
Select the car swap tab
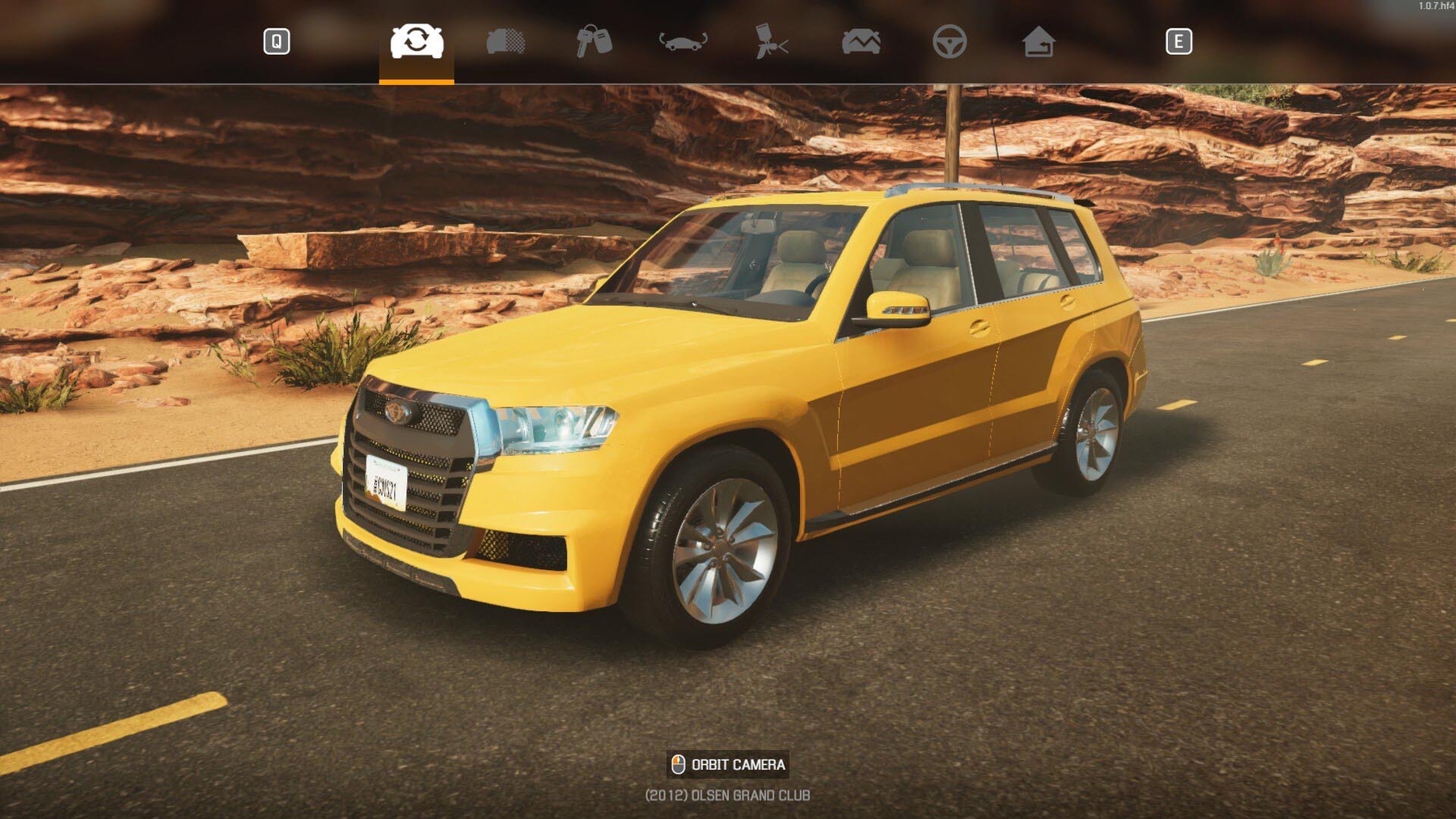(x=417, y=41)
